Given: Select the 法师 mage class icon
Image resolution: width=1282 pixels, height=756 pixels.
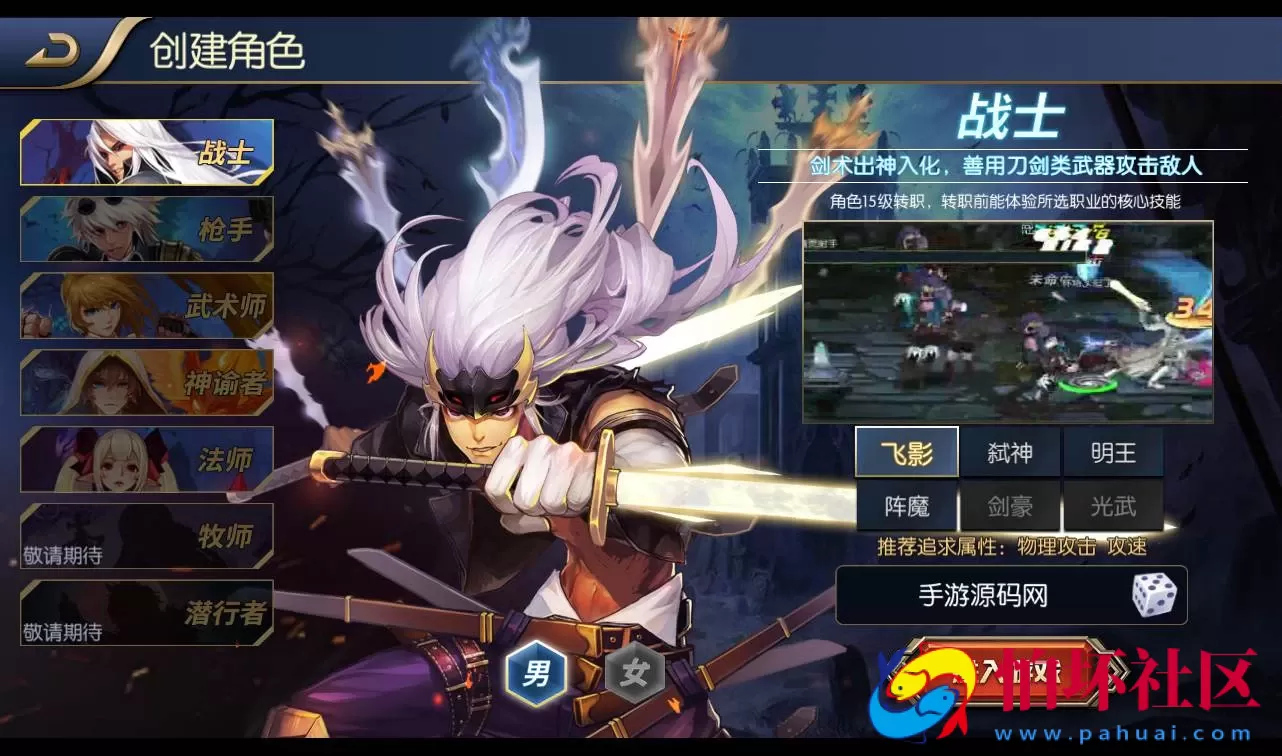Looking at the screenshot, I should click(x=146, y=459).
